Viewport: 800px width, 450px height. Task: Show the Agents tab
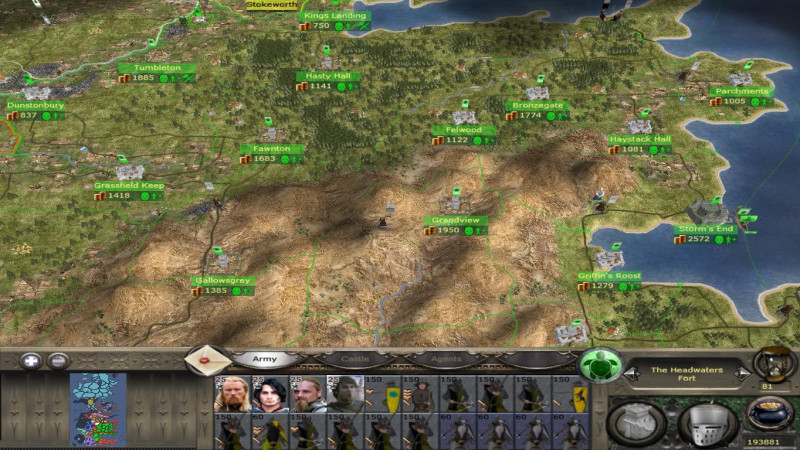point(445,358)
